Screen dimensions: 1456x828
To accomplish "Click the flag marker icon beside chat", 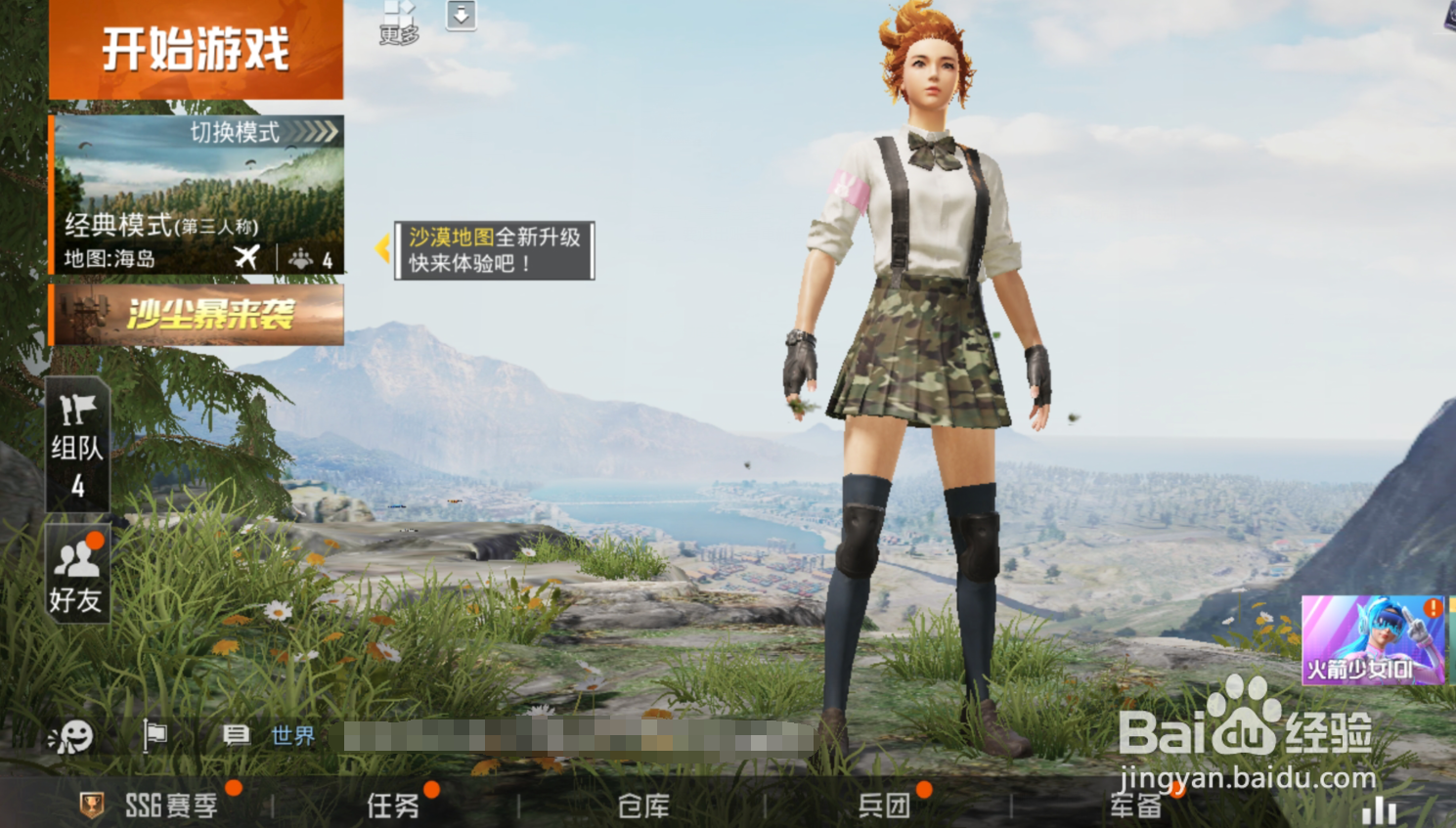I will click(x=154, y=736).
